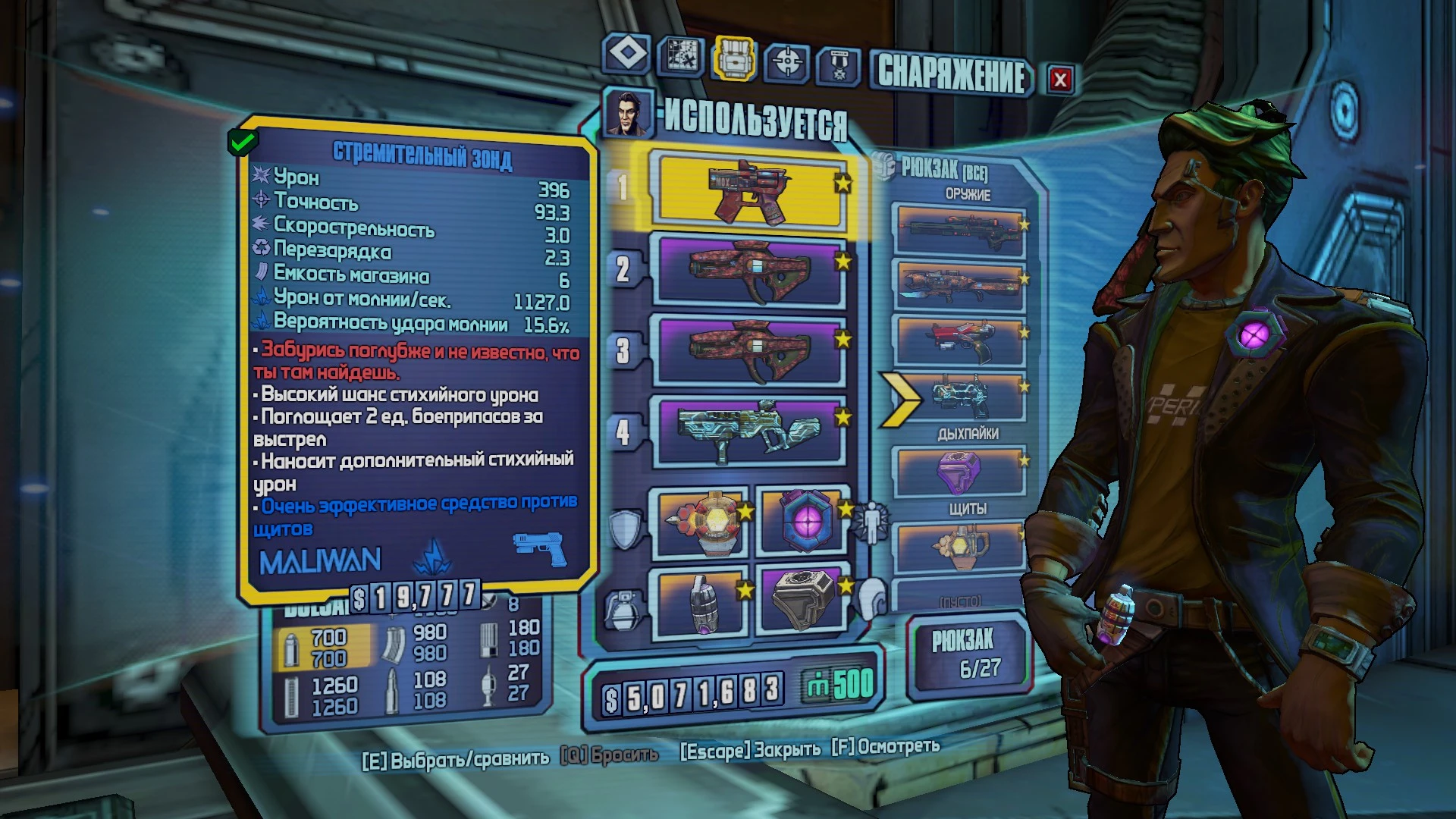The height and width of the screenshot is (819, 1456).
Task: Click the yellow chevron next to selected pistol
Action: click(898, 397)
